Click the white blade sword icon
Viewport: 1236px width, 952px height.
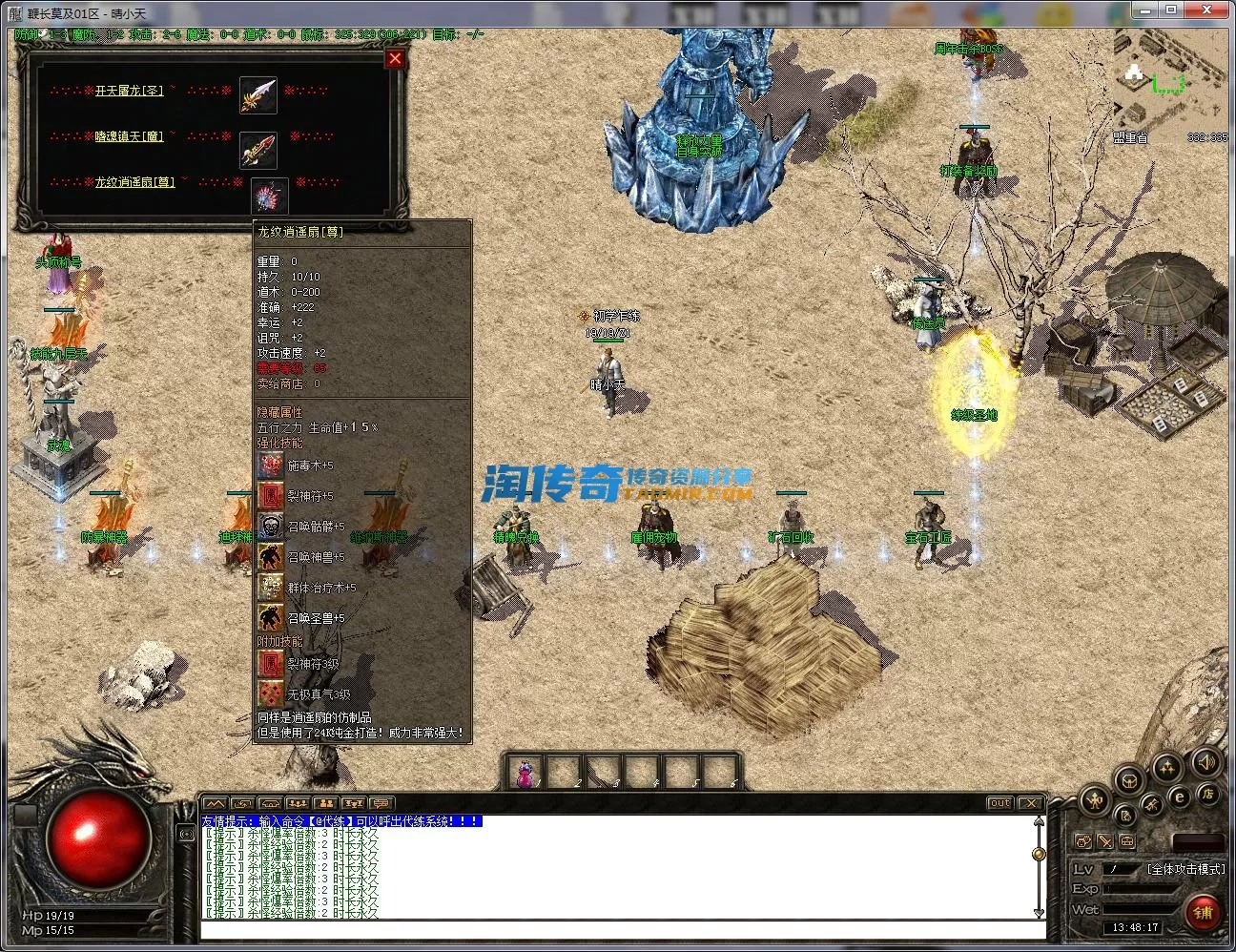coord(258,95)
